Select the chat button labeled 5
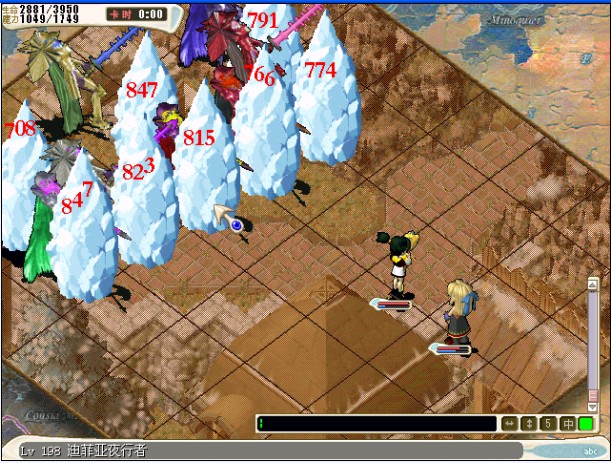Viewport: 611px width, 463px height. tap(548, 424)
